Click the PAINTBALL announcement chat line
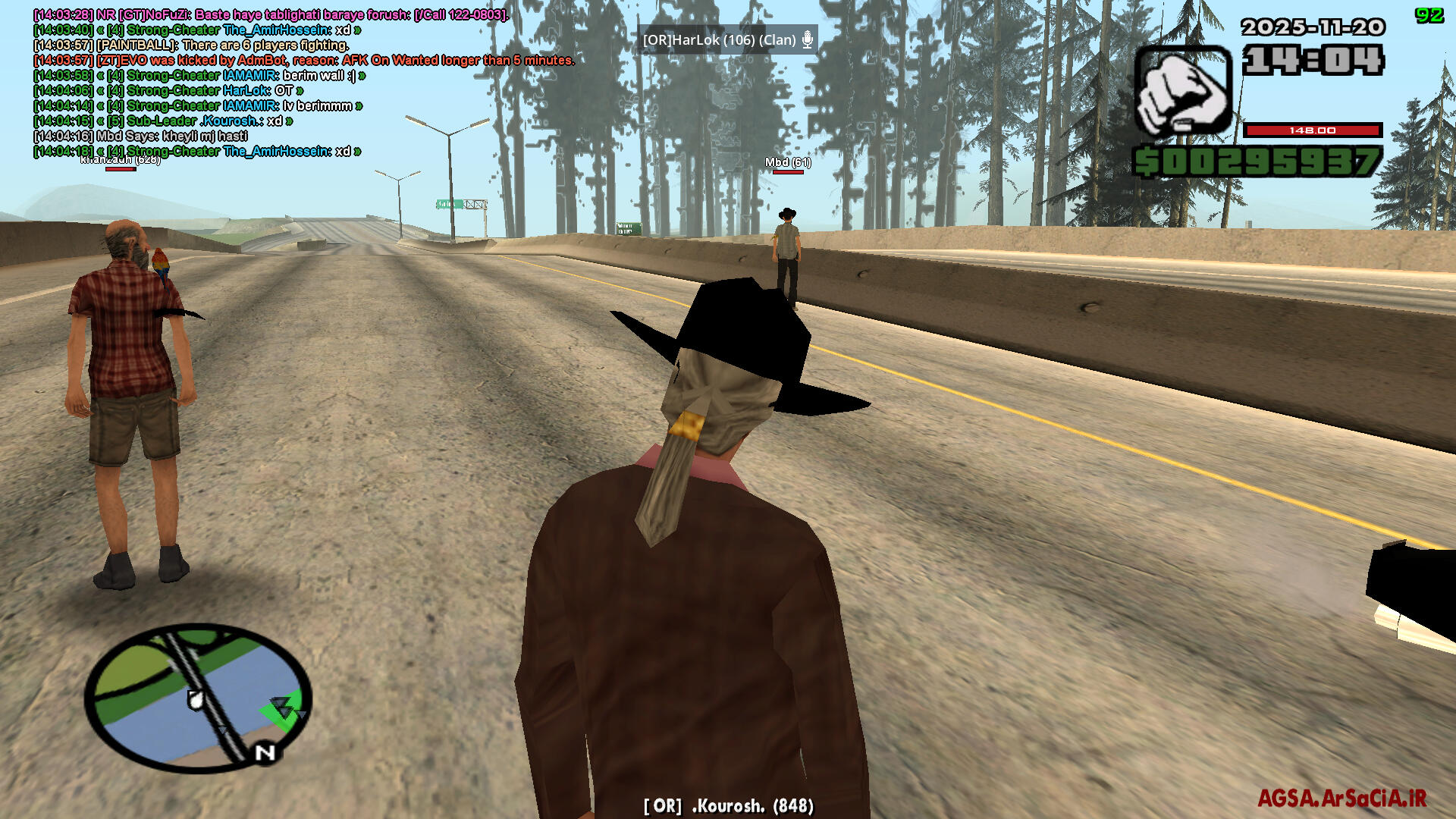This screenshot has height=819, width=1456. pyautogui.click(x=191, y=45)
